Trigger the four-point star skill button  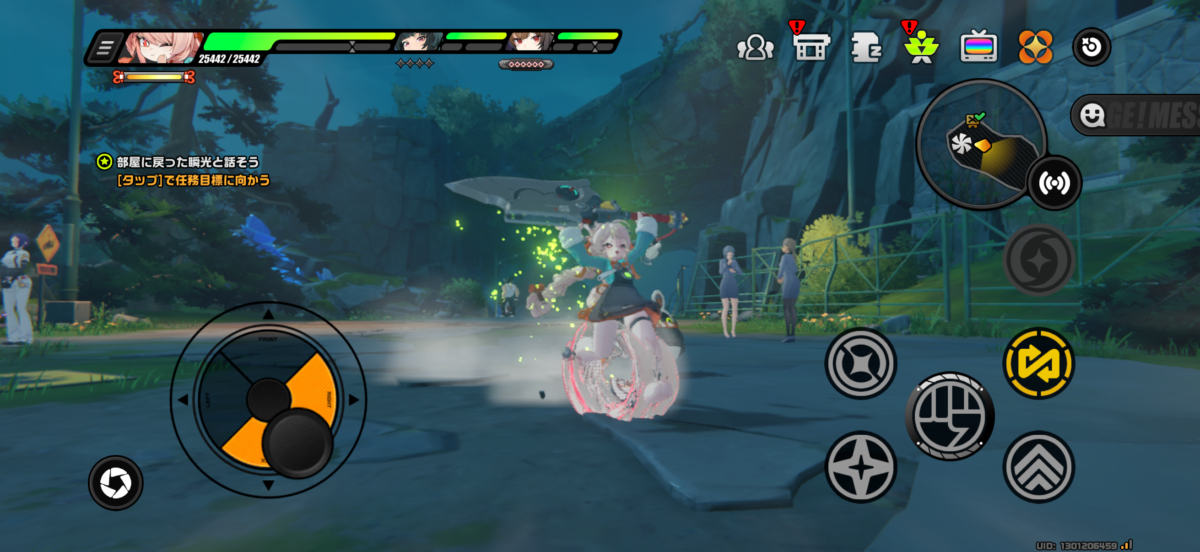[x=861, y=467]
